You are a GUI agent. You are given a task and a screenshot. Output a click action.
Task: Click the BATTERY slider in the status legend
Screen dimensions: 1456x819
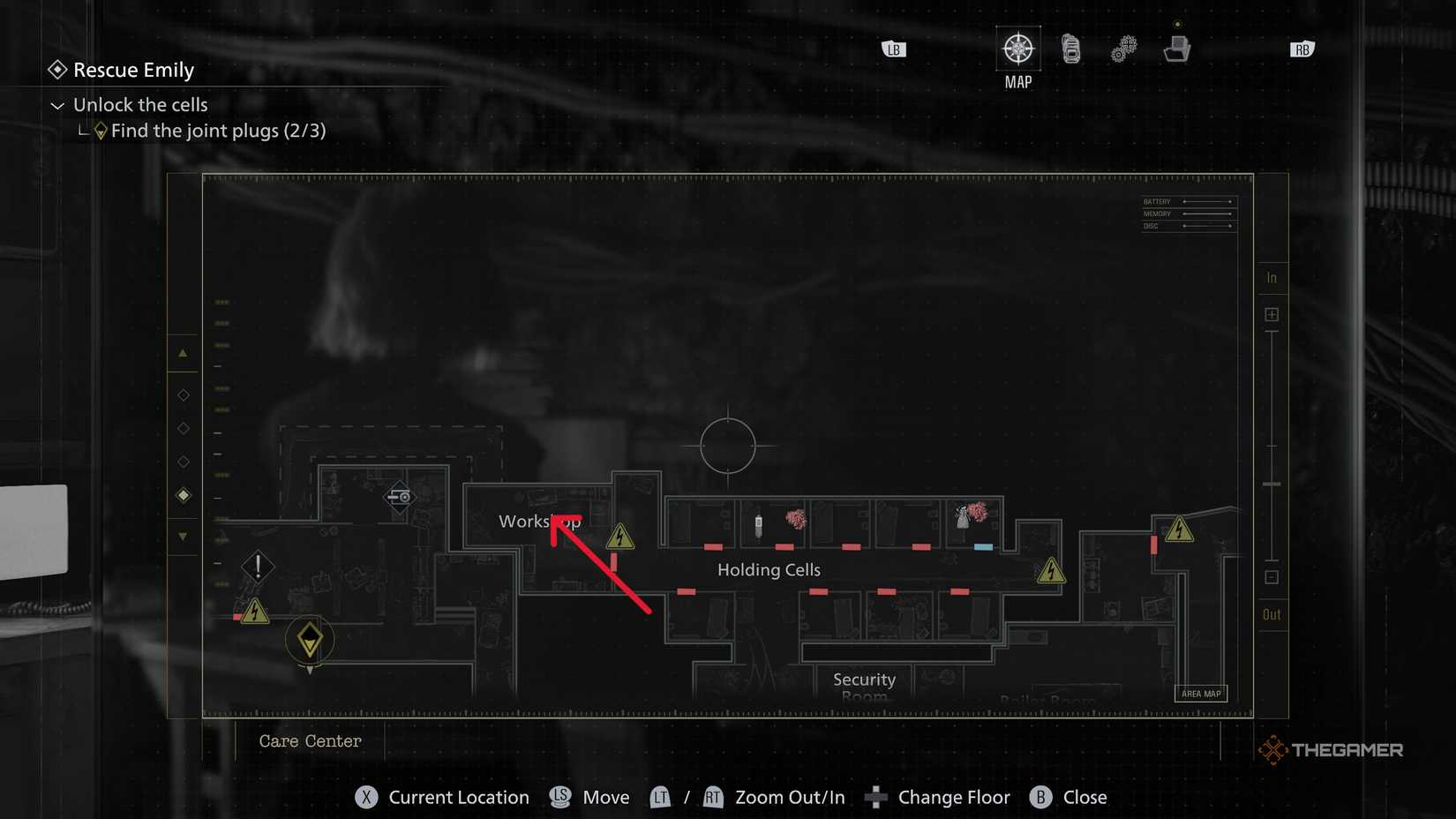[x=1207, y=201]
